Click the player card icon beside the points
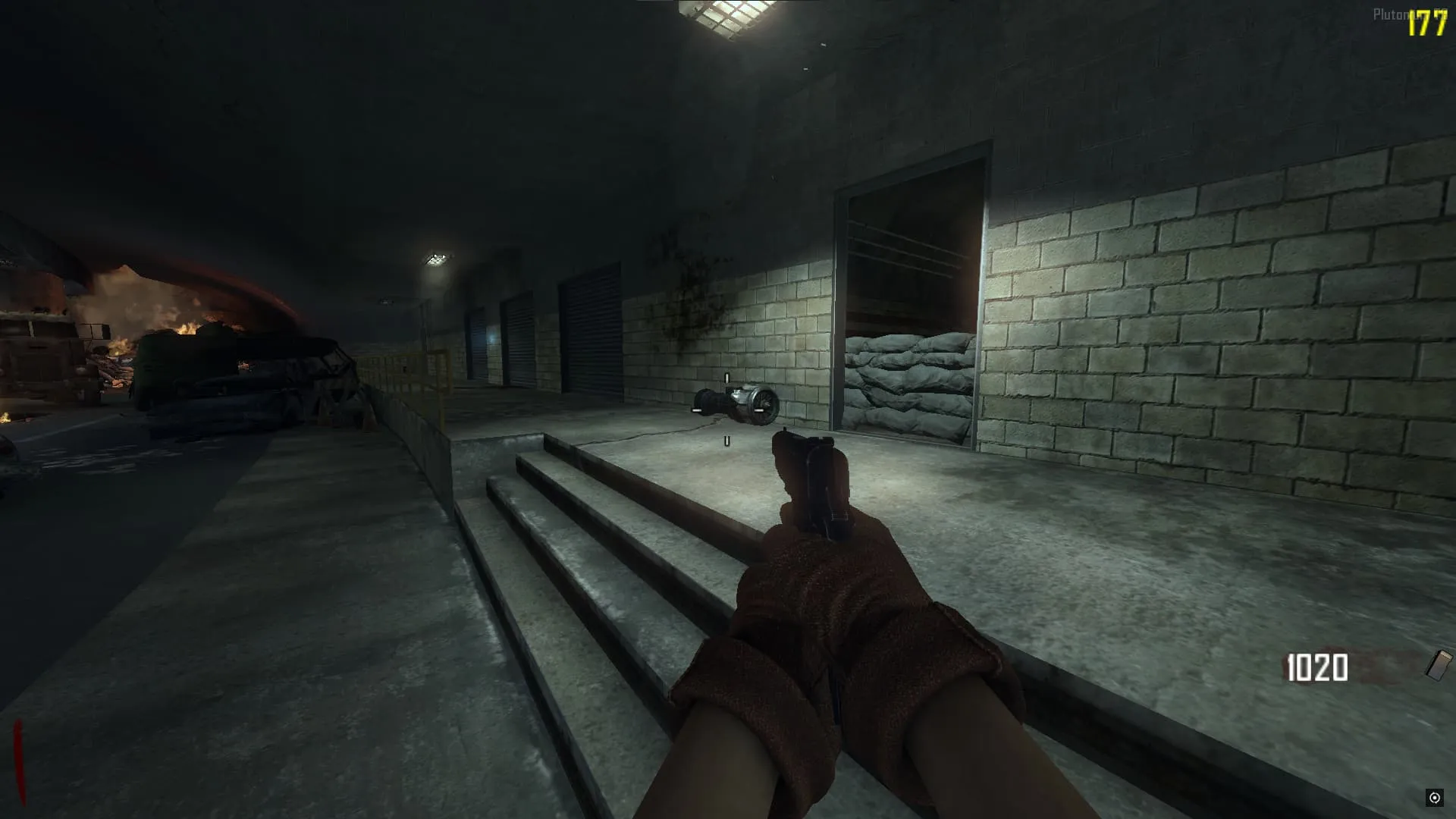Screen dimensions: 1456x819 pyautogui.click(x=1439, y=665)
